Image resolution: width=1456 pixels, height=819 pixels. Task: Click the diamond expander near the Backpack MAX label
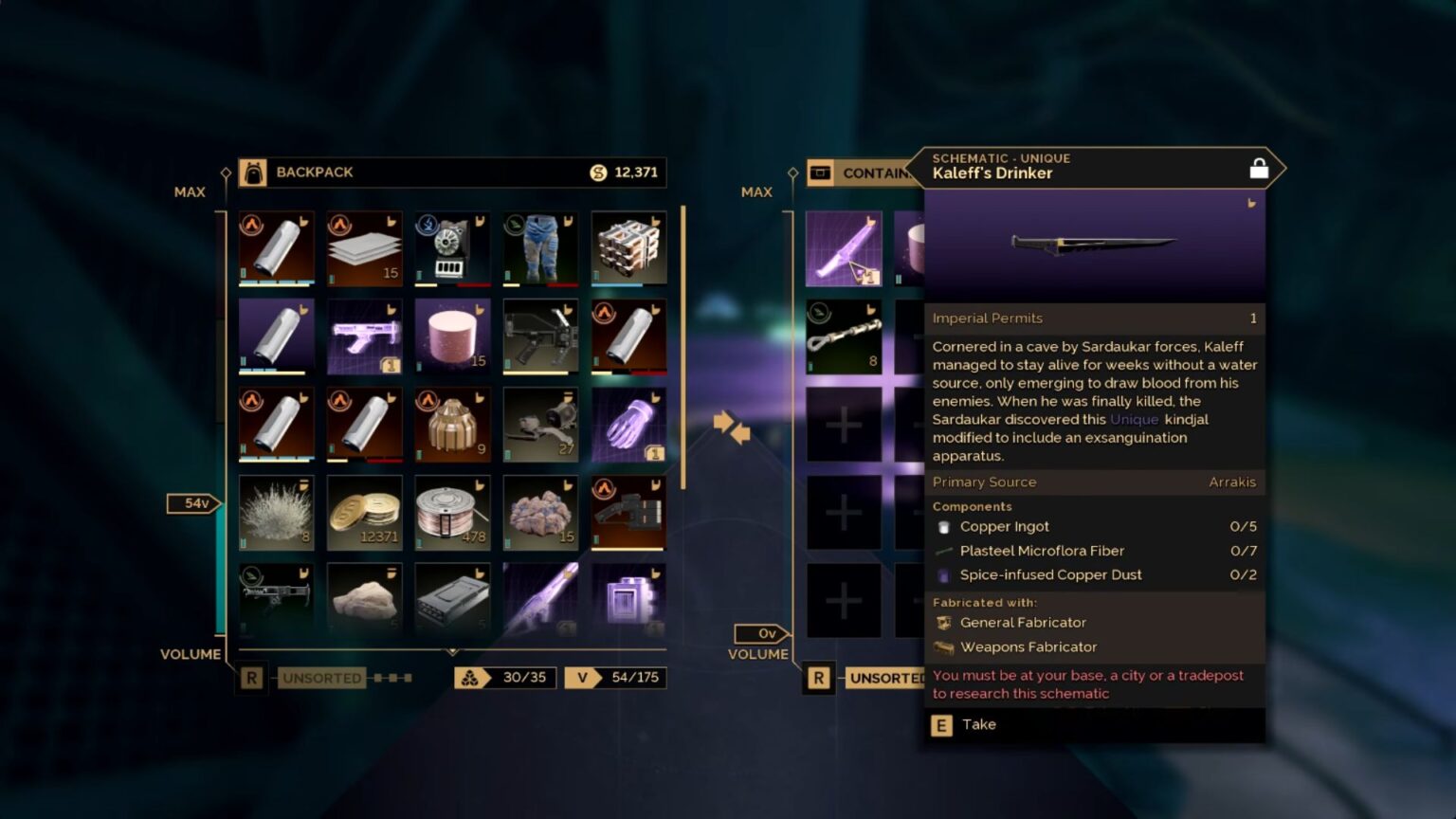pos(225,173)
